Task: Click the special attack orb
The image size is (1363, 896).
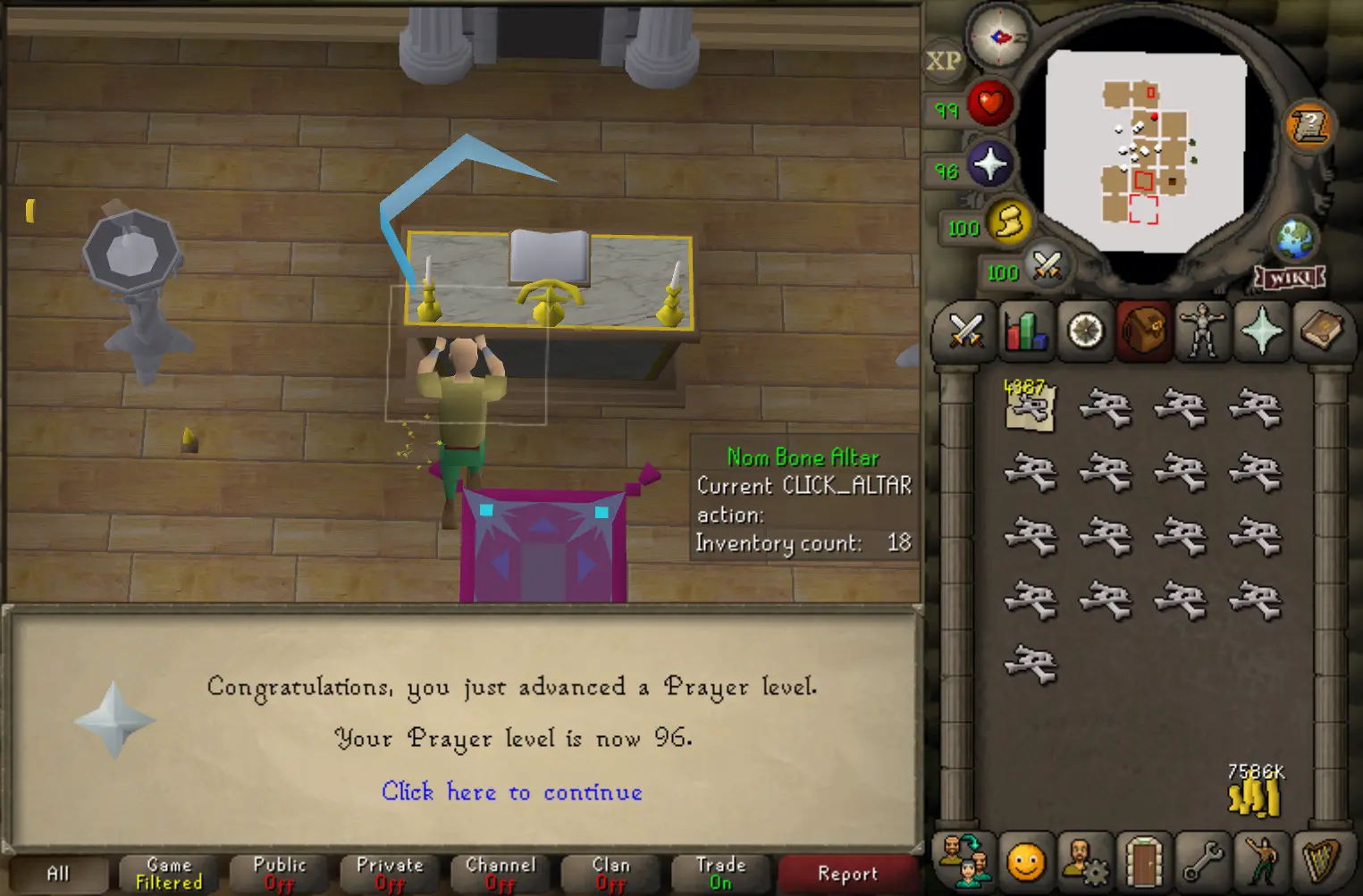Action: 1047,266
